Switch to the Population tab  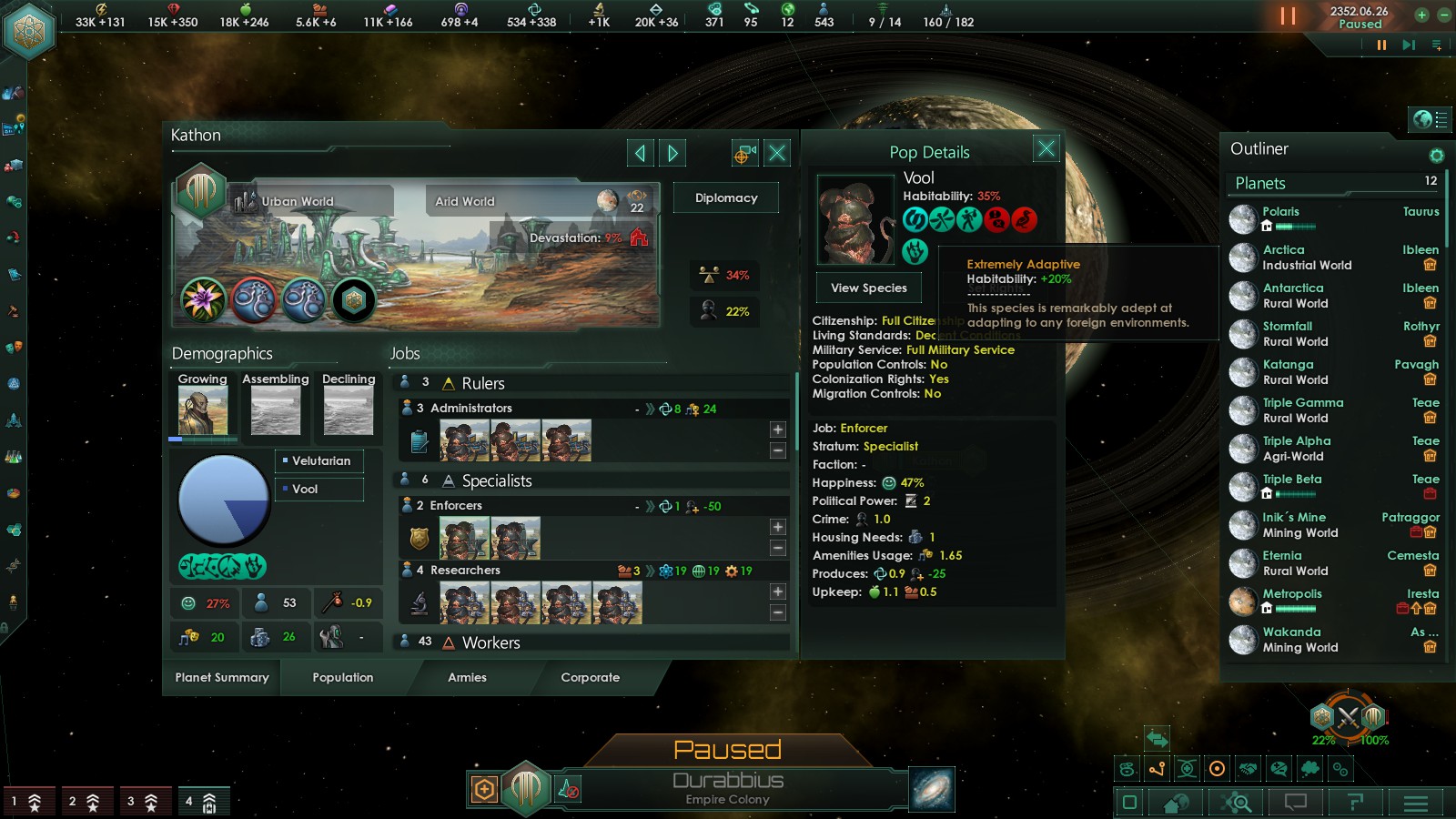[x=342, y=677]
